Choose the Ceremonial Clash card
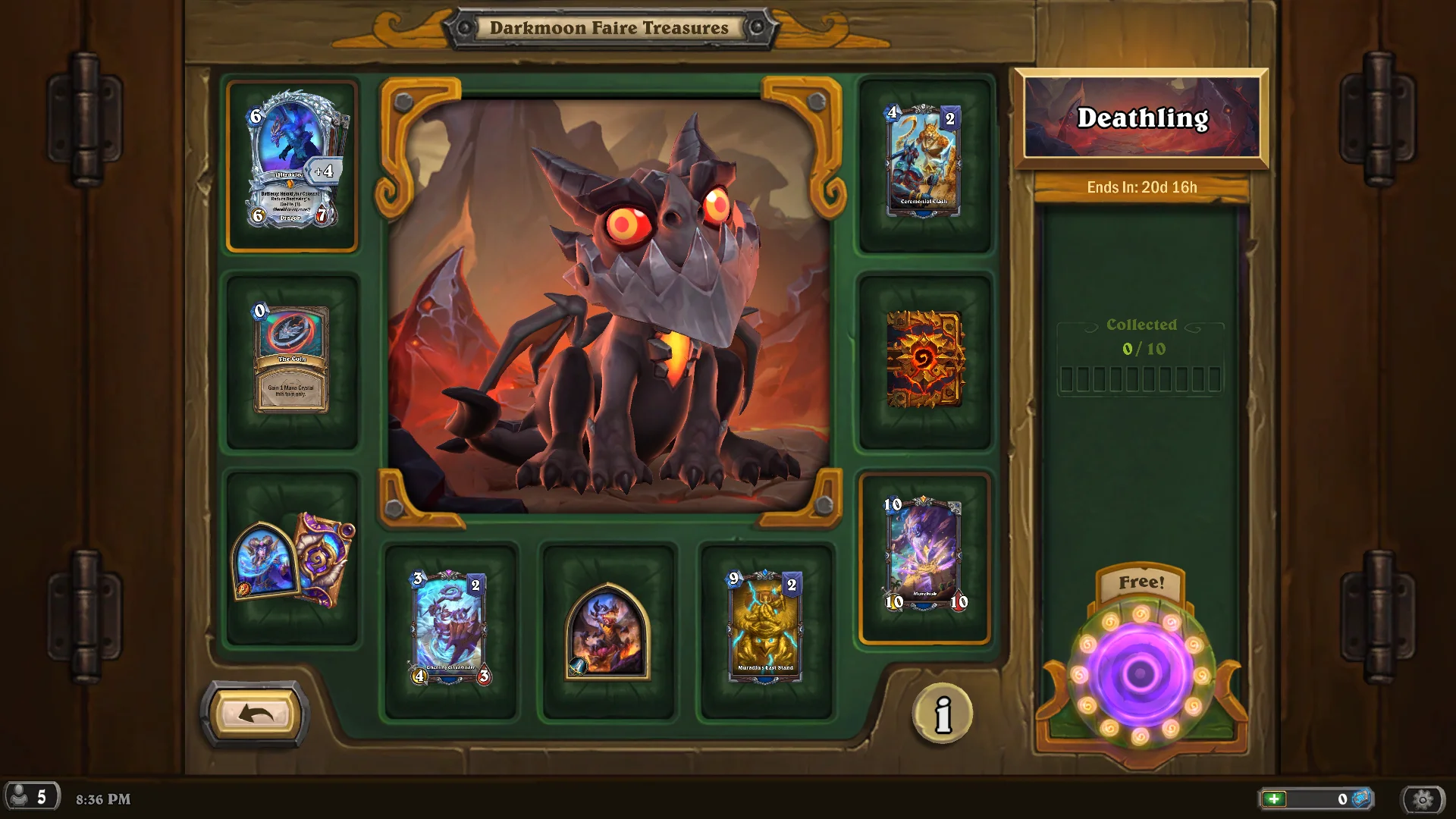This screenshot has height=819, width=1456. [x=924, y=162]
